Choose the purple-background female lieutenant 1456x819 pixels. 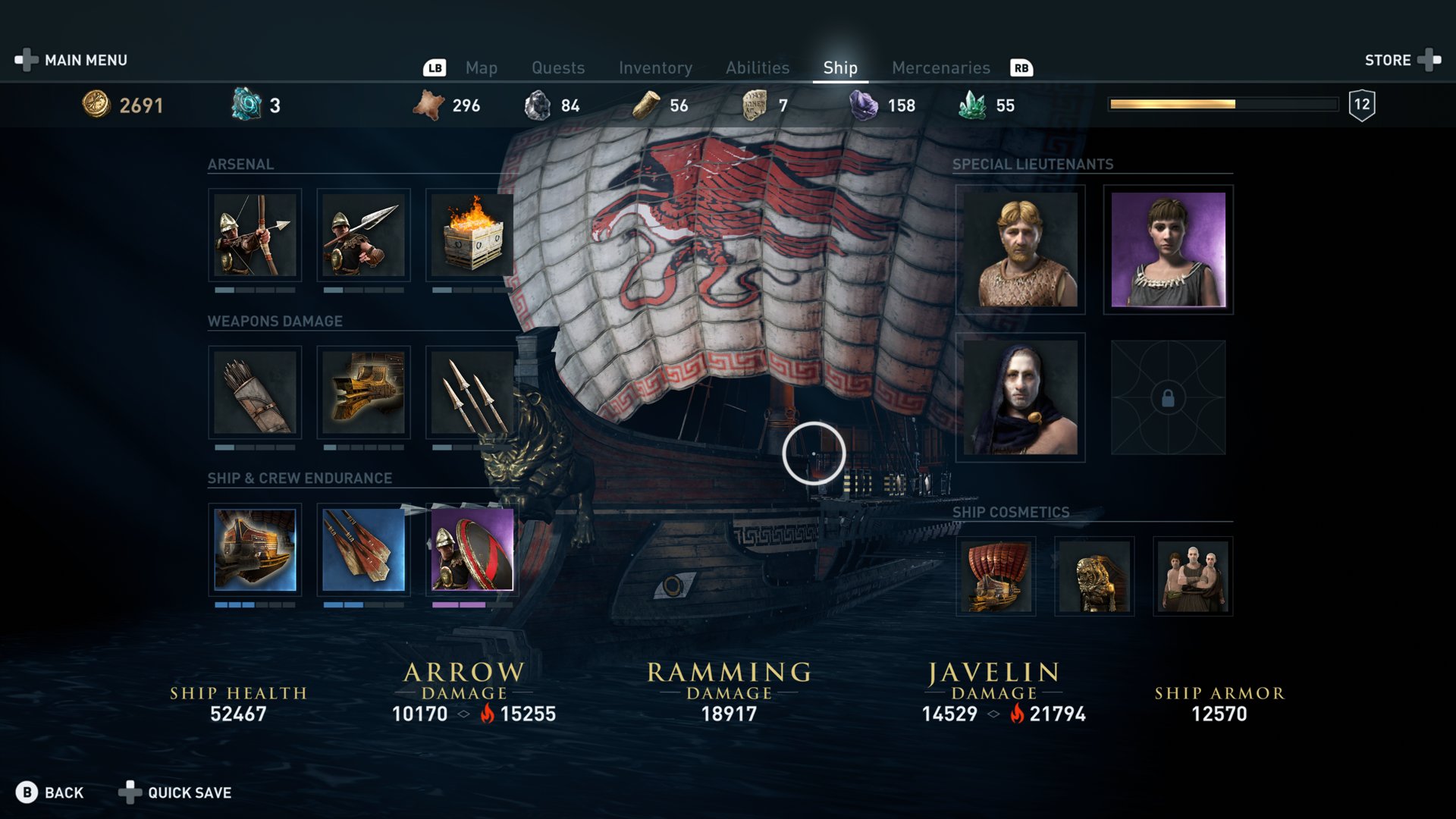(1168, 249)
